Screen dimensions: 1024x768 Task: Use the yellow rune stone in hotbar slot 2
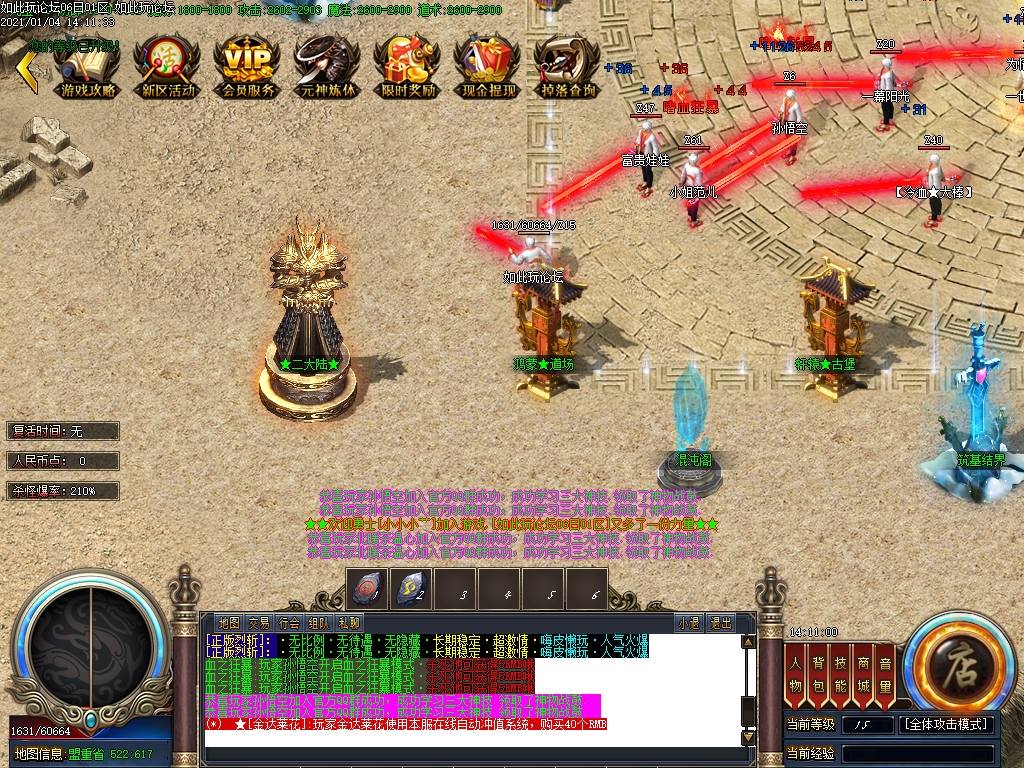pyautogui.click(x=411, y=590)
